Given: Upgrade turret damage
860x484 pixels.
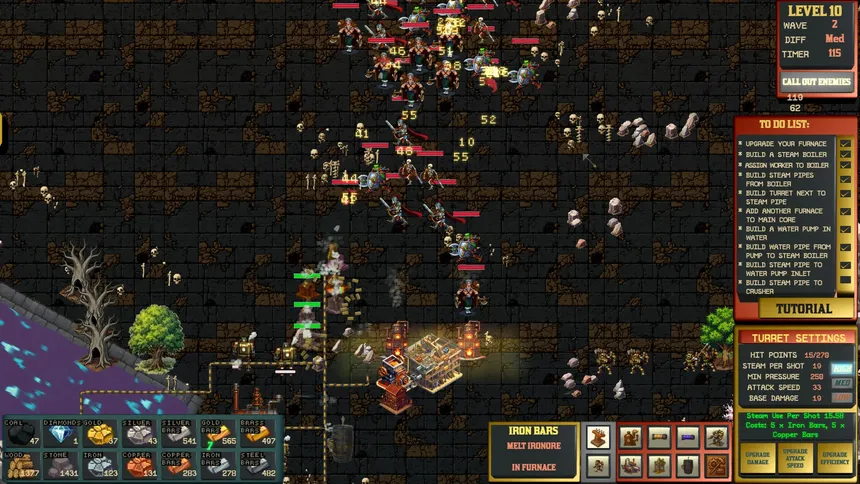Looking at the screenshot, I should click(757, 459).
